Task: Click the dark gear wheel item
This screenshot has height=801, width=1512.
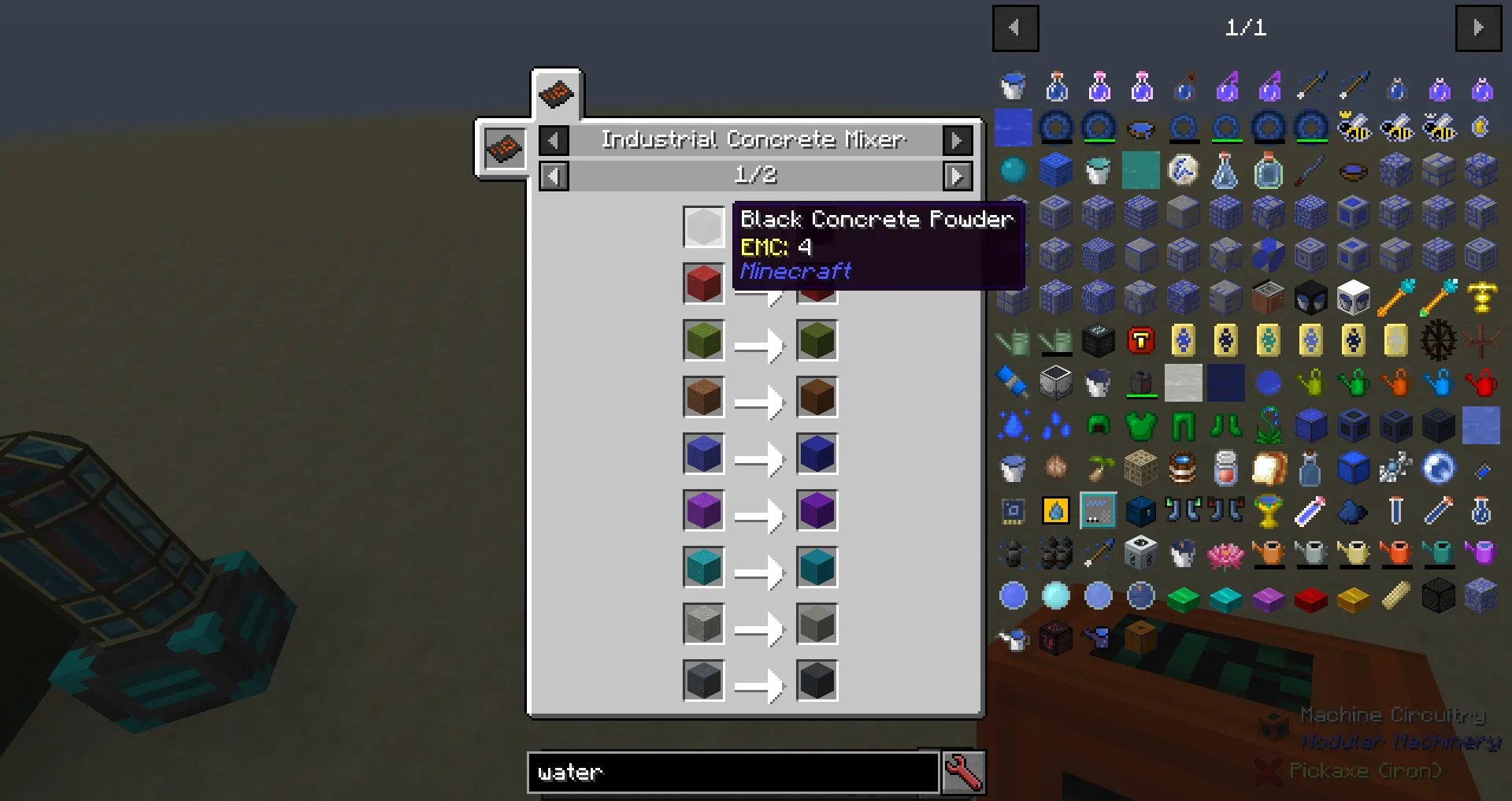Action: tap(1439, 341)
